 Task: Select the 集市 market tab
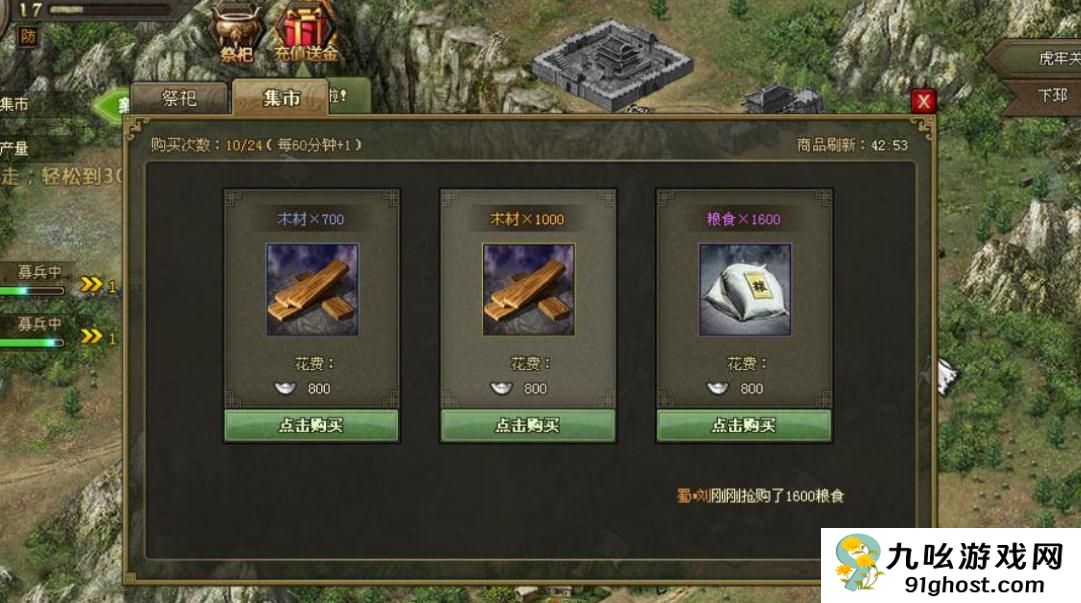click(281, 98)
